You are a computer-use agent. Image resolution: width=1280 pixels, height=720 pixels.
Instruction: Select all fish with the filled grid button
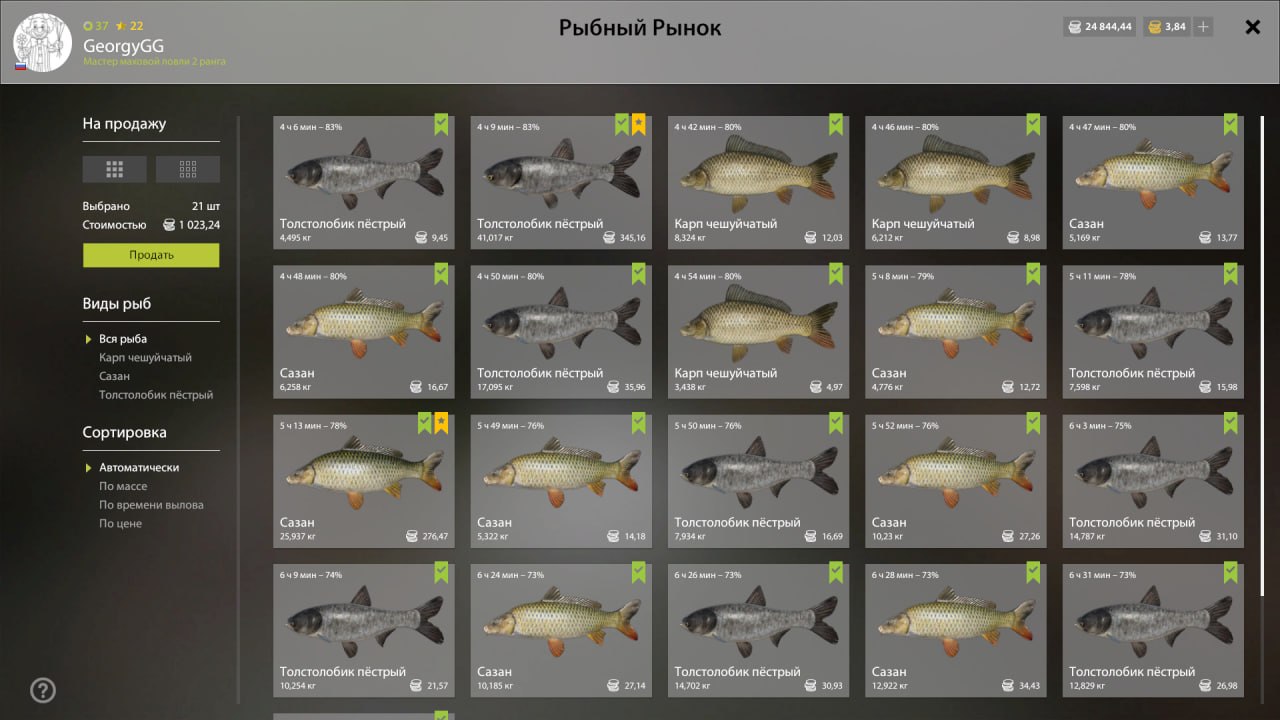coord(114,169)
